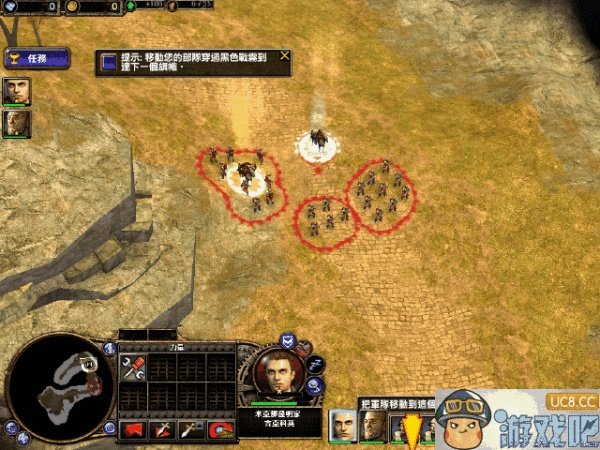
Task: Select the dark-haired hero portrait in bottom bar
Action: [x=373, y=425]
